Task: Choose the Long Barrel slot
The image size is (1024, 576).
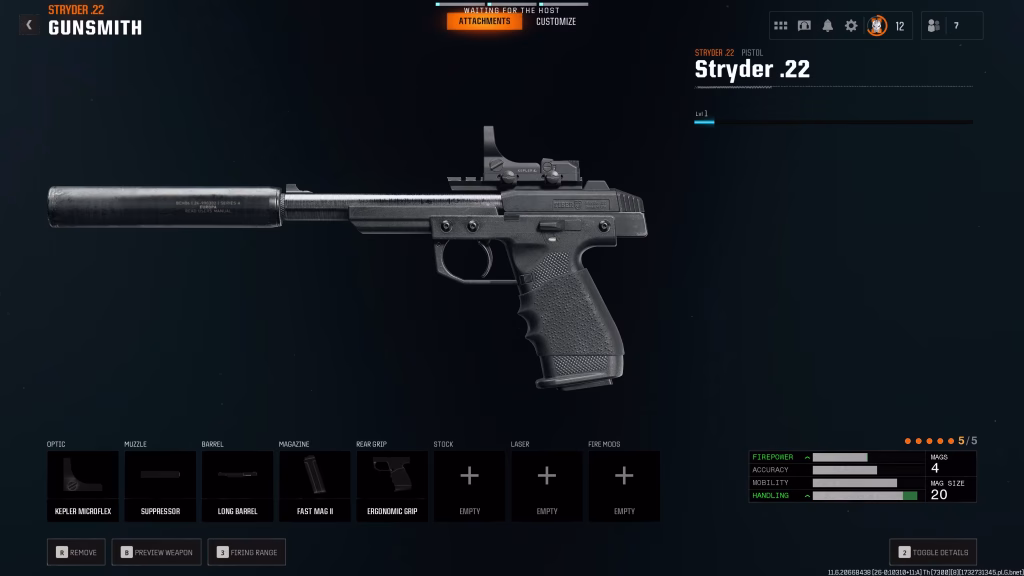Action: click(237, 486)
